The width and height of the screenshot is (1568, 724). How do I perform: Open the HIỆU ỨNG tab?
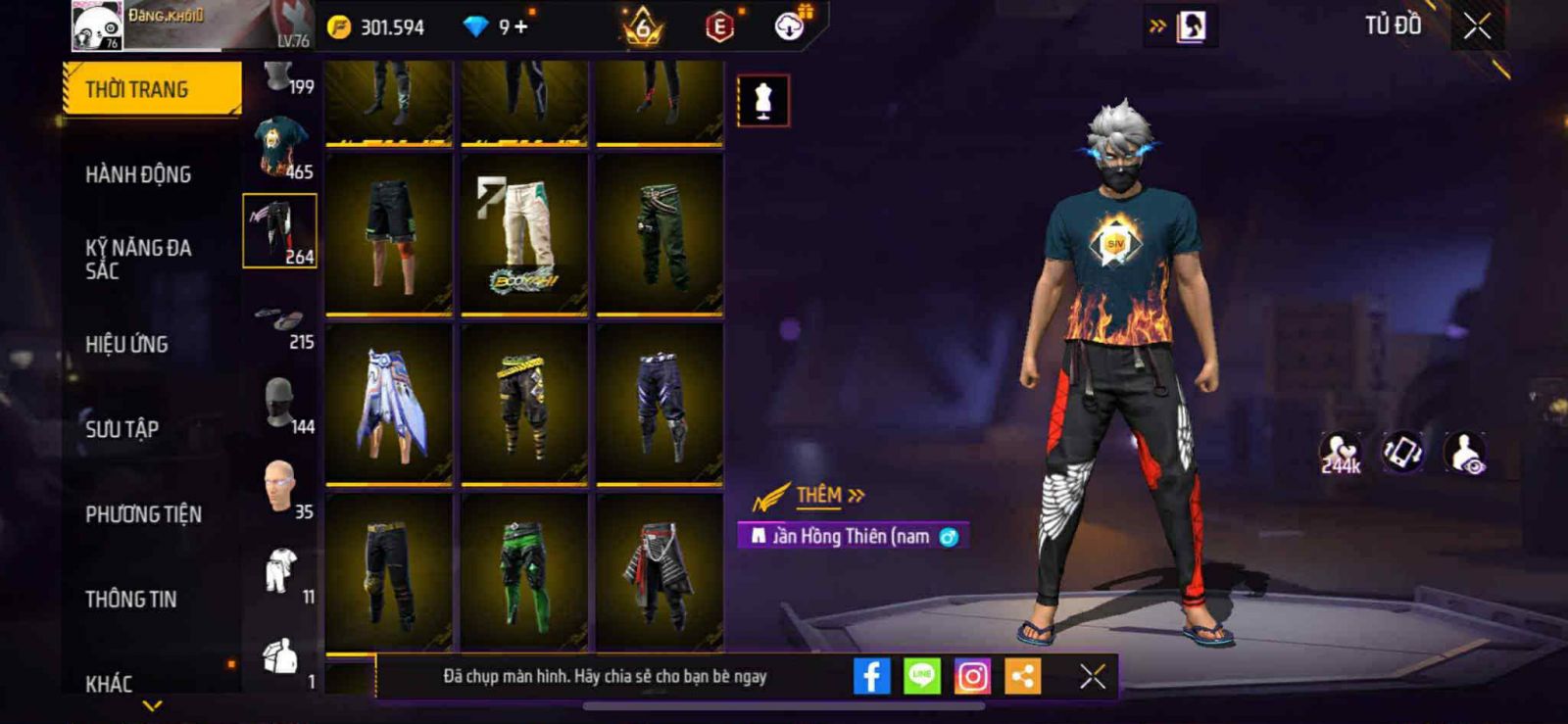(126, 344)
